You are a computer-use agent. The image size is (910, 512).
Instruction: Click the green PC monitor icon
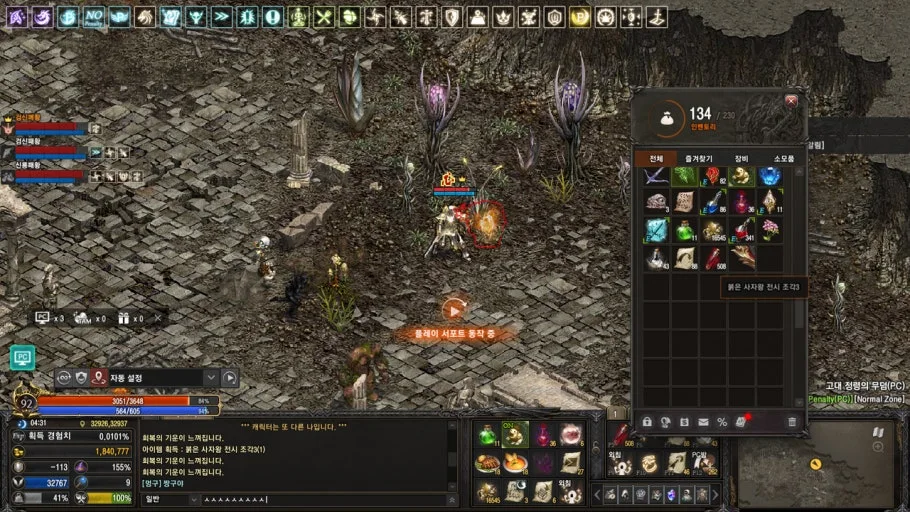[22, 357]
